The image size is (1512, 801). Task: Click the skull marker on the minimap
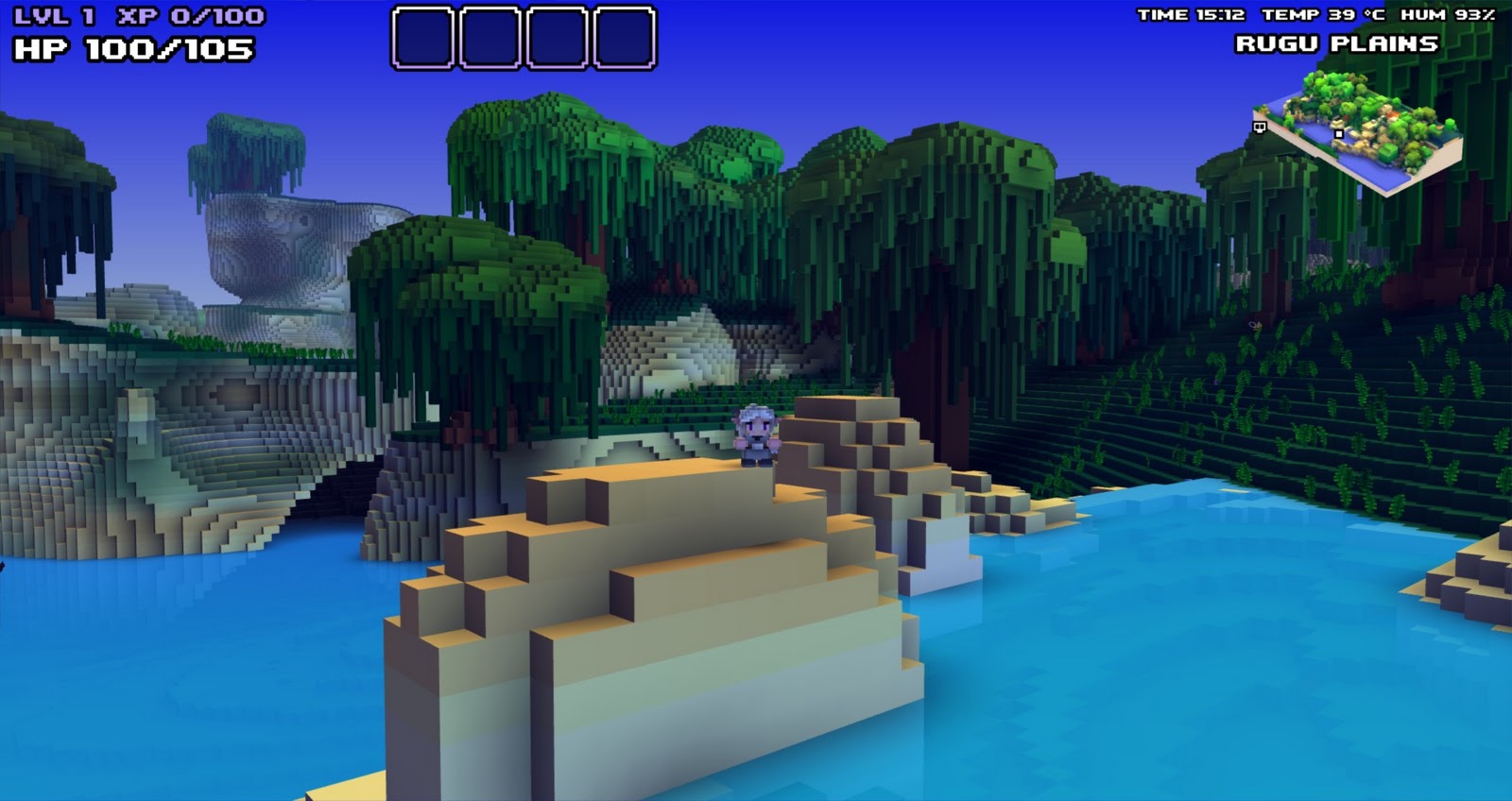tap(1260, 128)
